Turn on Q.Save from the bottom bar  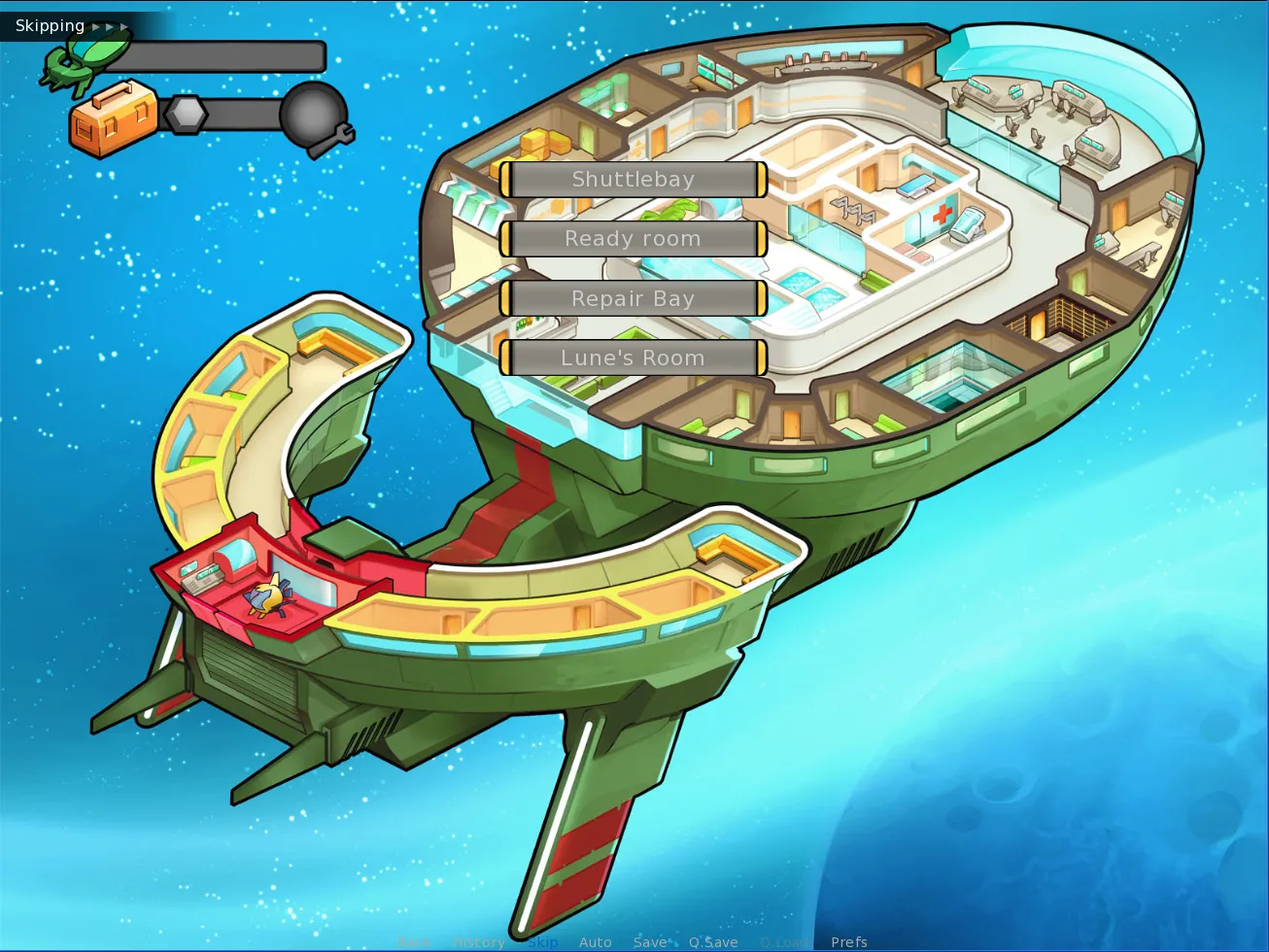(712, 941)
